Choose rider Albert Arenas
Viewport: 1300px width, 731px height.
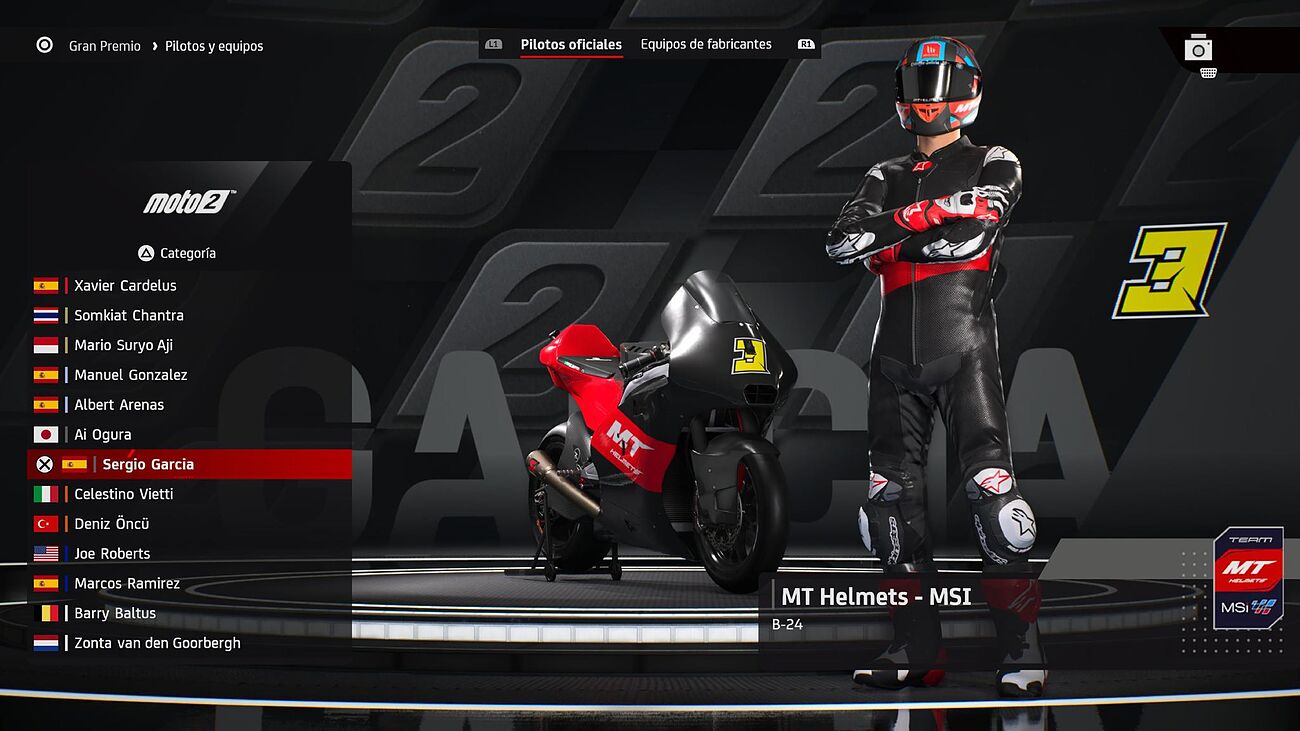119,405
